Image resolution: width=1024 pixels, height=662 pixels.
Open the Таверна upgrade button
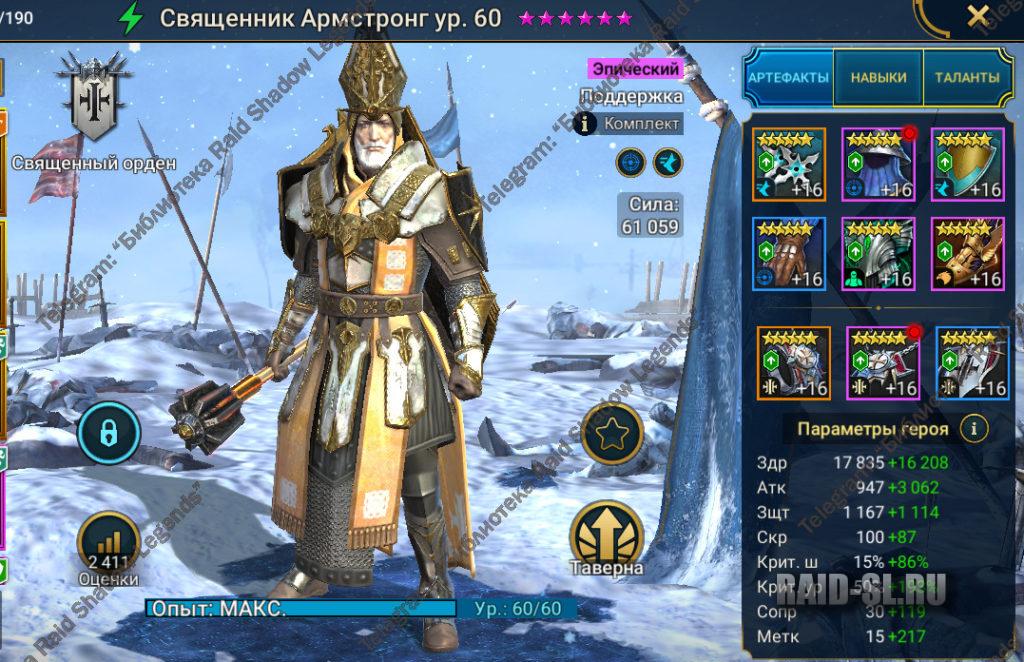(x=607, y=540)
